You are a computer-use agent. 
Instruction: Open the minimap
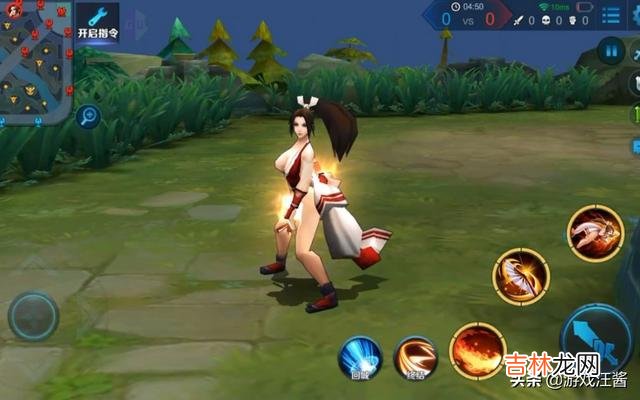pyautogui.click(x=36, y=60)
